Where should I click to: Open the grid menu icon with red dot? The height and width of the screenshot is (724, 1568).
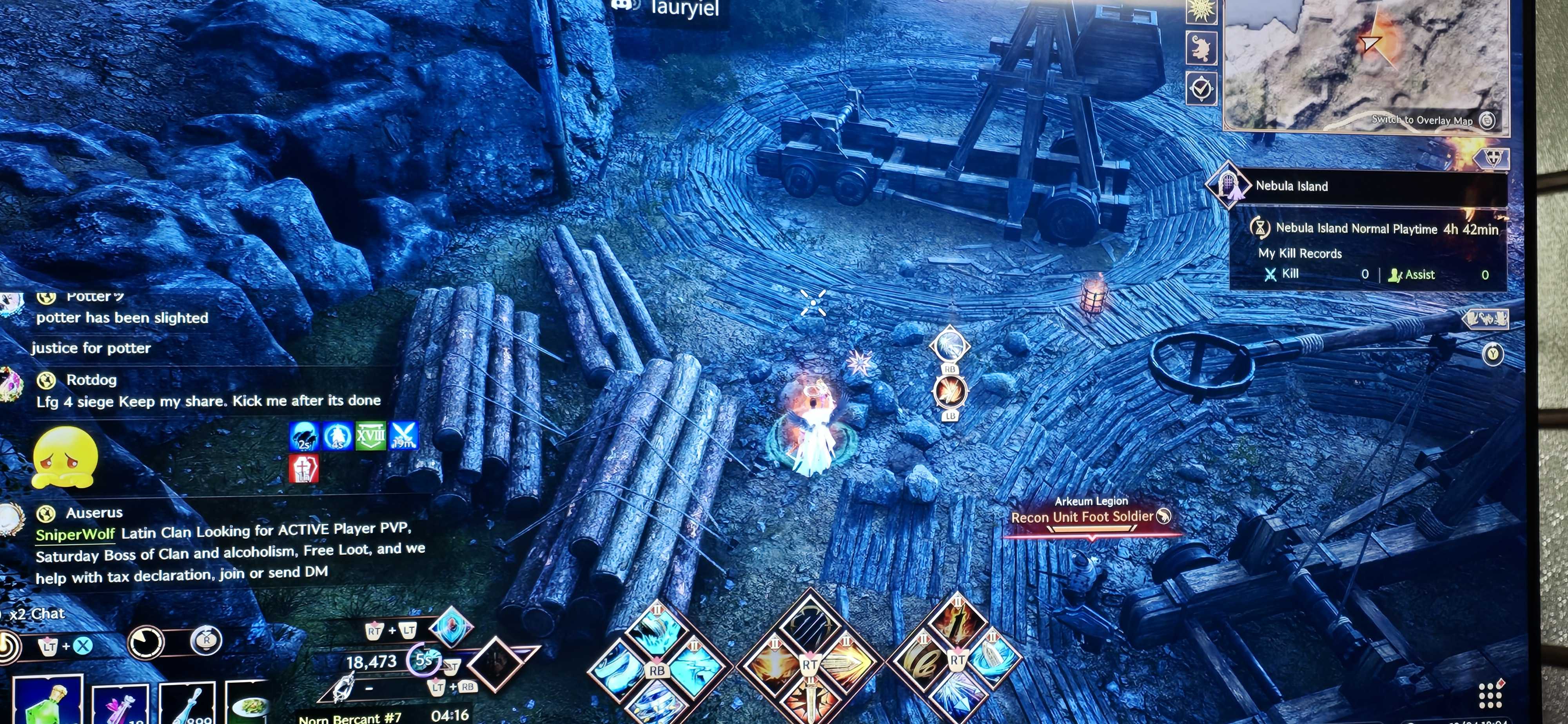tap(1489, 694)
